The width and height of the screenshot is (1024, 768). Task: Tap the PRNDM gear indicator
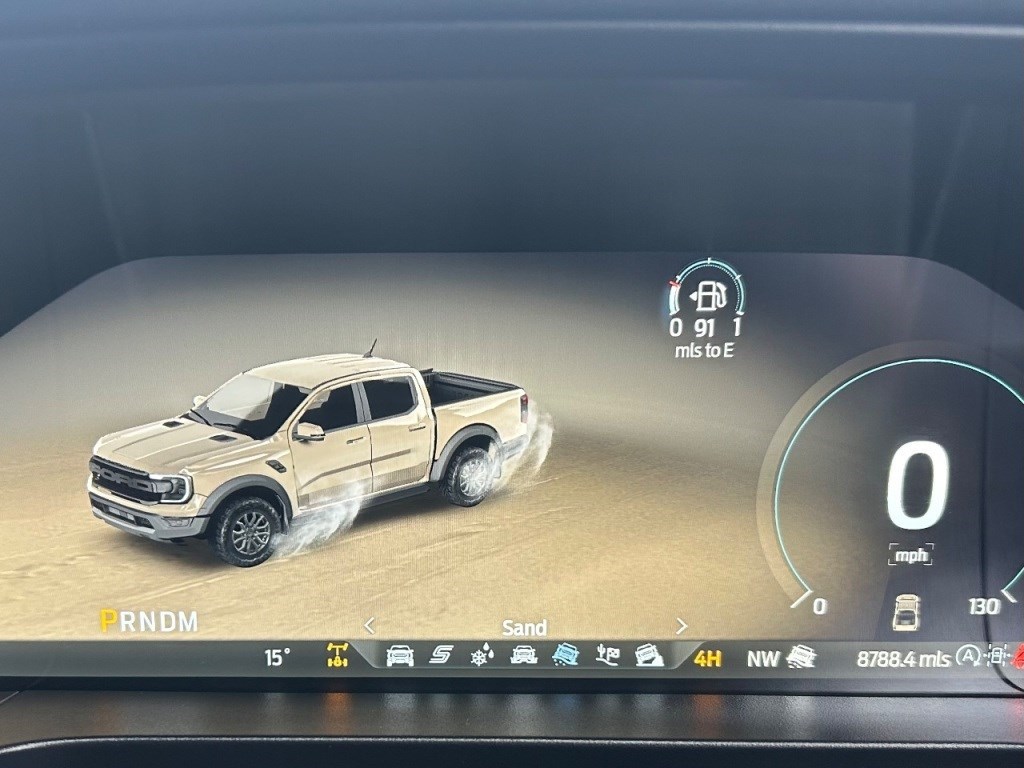(x=149, y=621)
